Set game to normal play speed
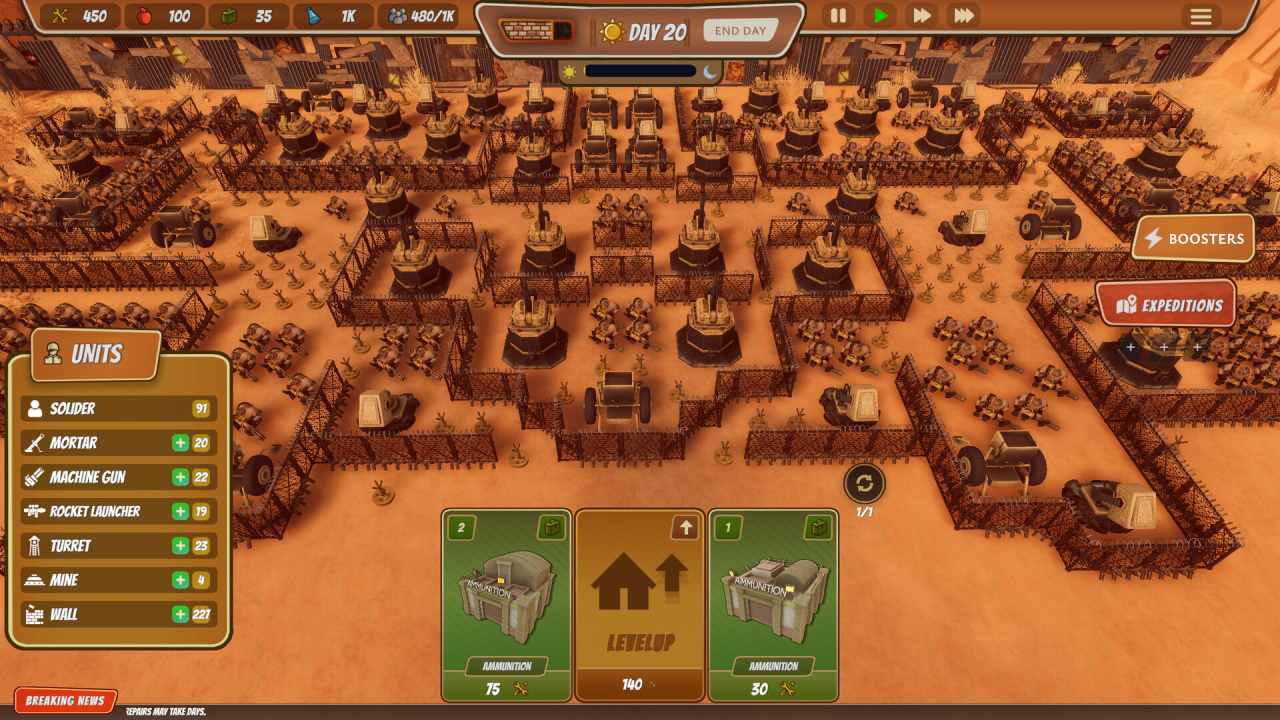 click(x=880, y=16)
